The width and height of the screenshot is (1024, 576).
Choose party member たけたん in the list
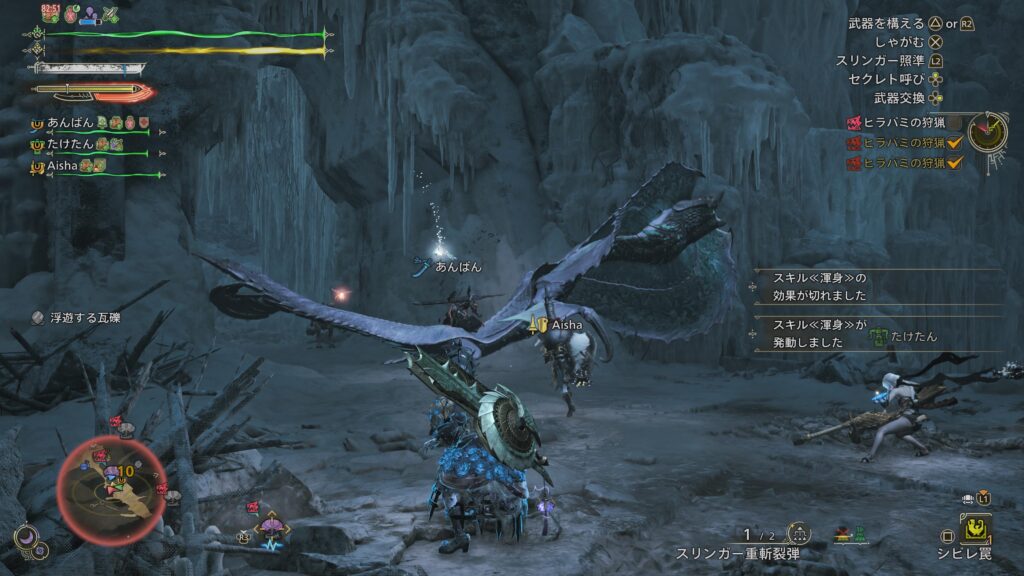(65, 145)
